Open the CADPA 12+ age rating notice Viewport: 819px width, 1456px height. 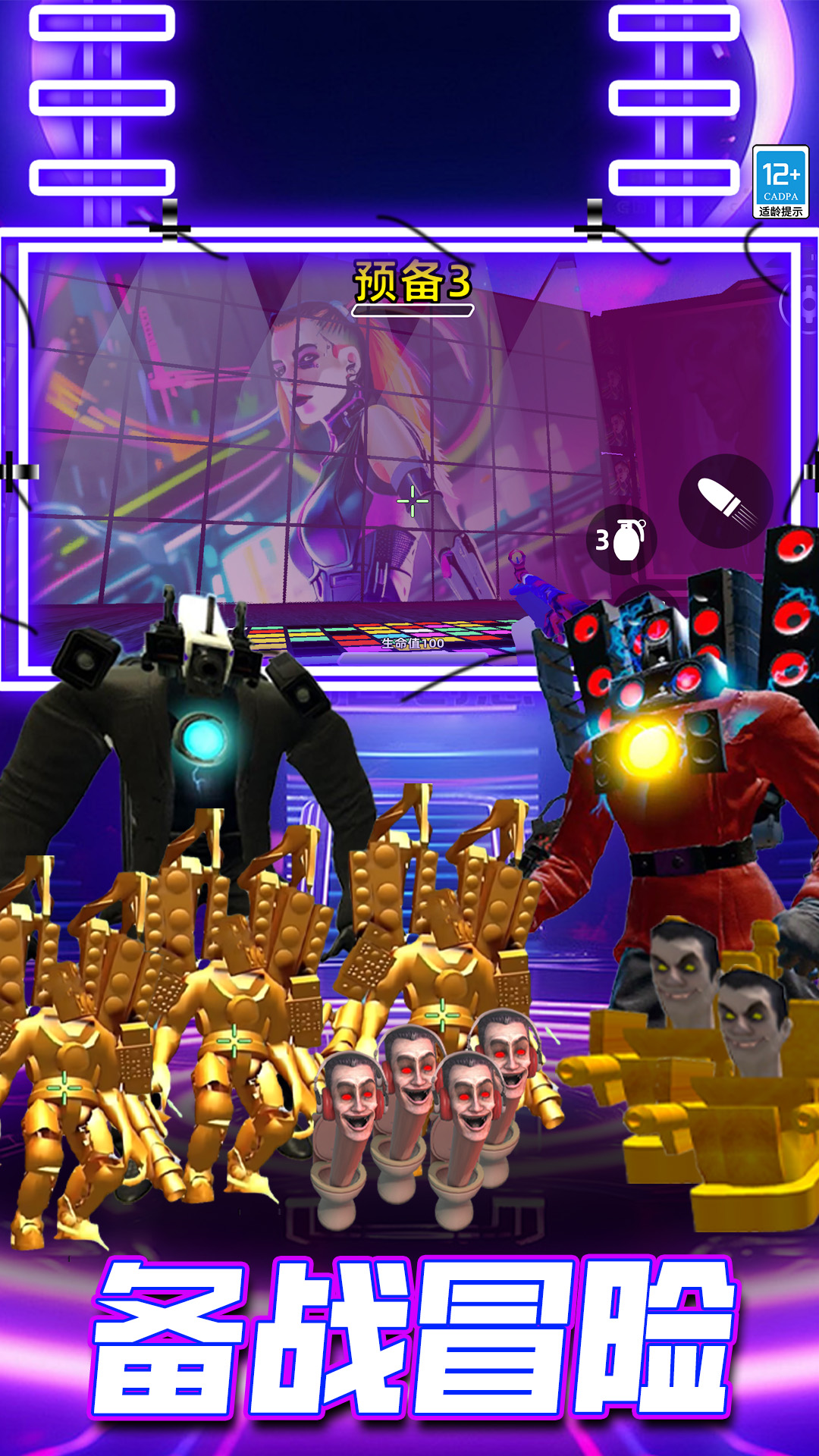[x=780, y=182]
